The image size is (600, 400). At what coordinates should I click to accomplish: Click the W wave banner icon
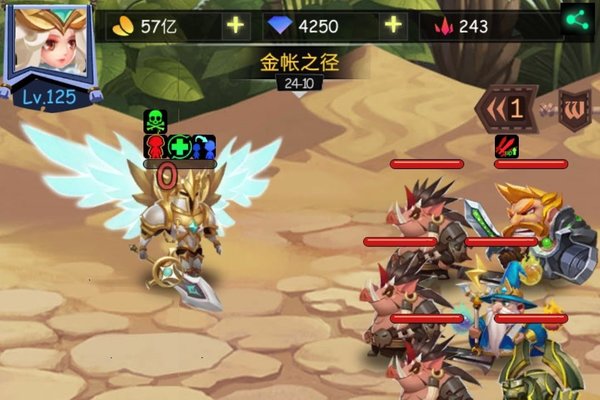575,108
